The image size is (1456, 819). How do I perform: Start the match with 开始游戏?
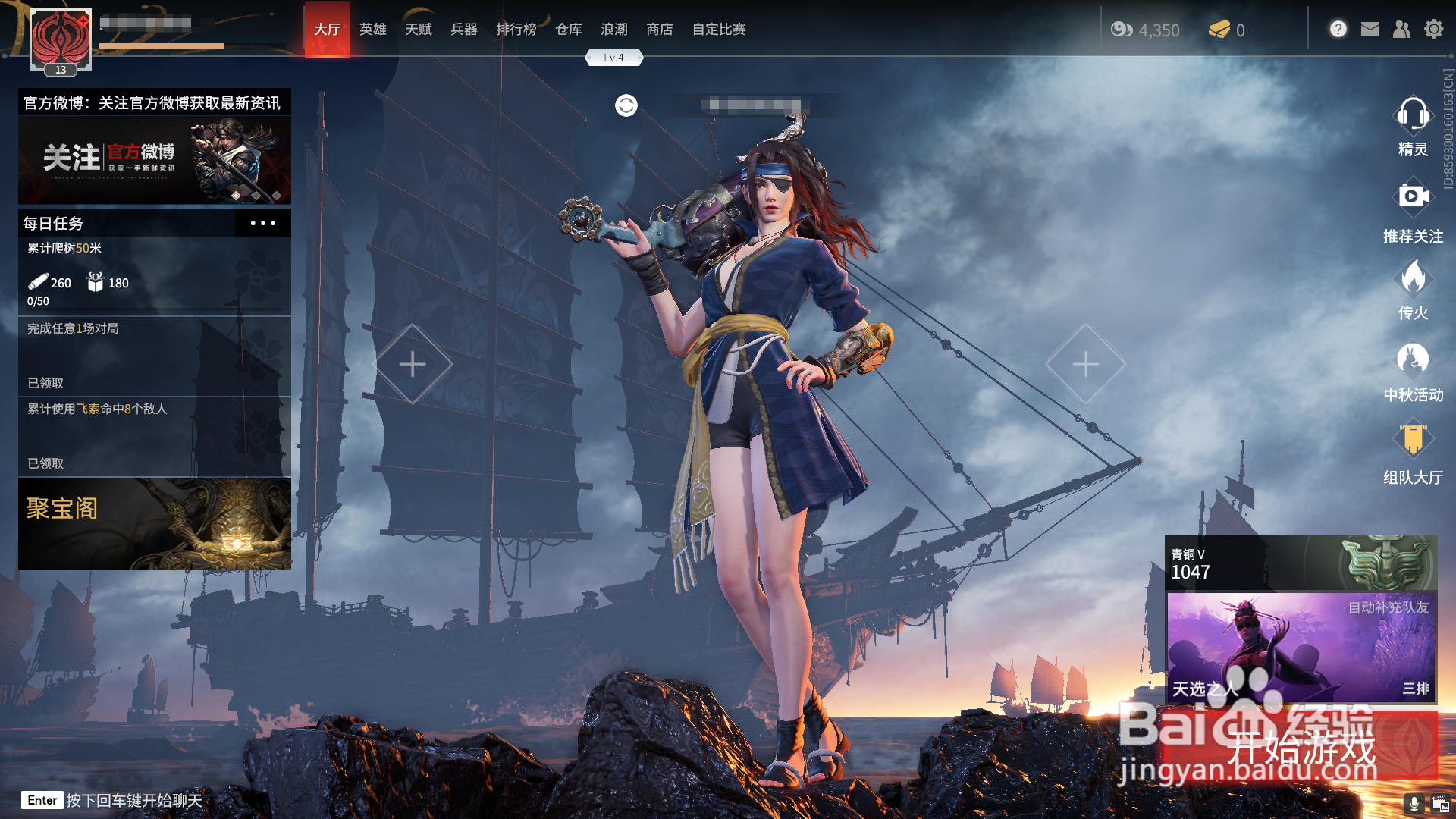[1301, 747]
